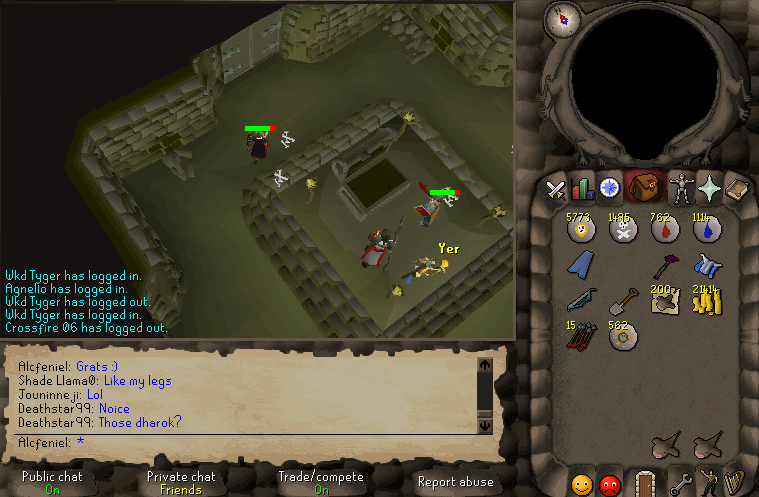Screen dimensions: 759x497
Task: Click the Report abuse button
Action: coord(455,482)
